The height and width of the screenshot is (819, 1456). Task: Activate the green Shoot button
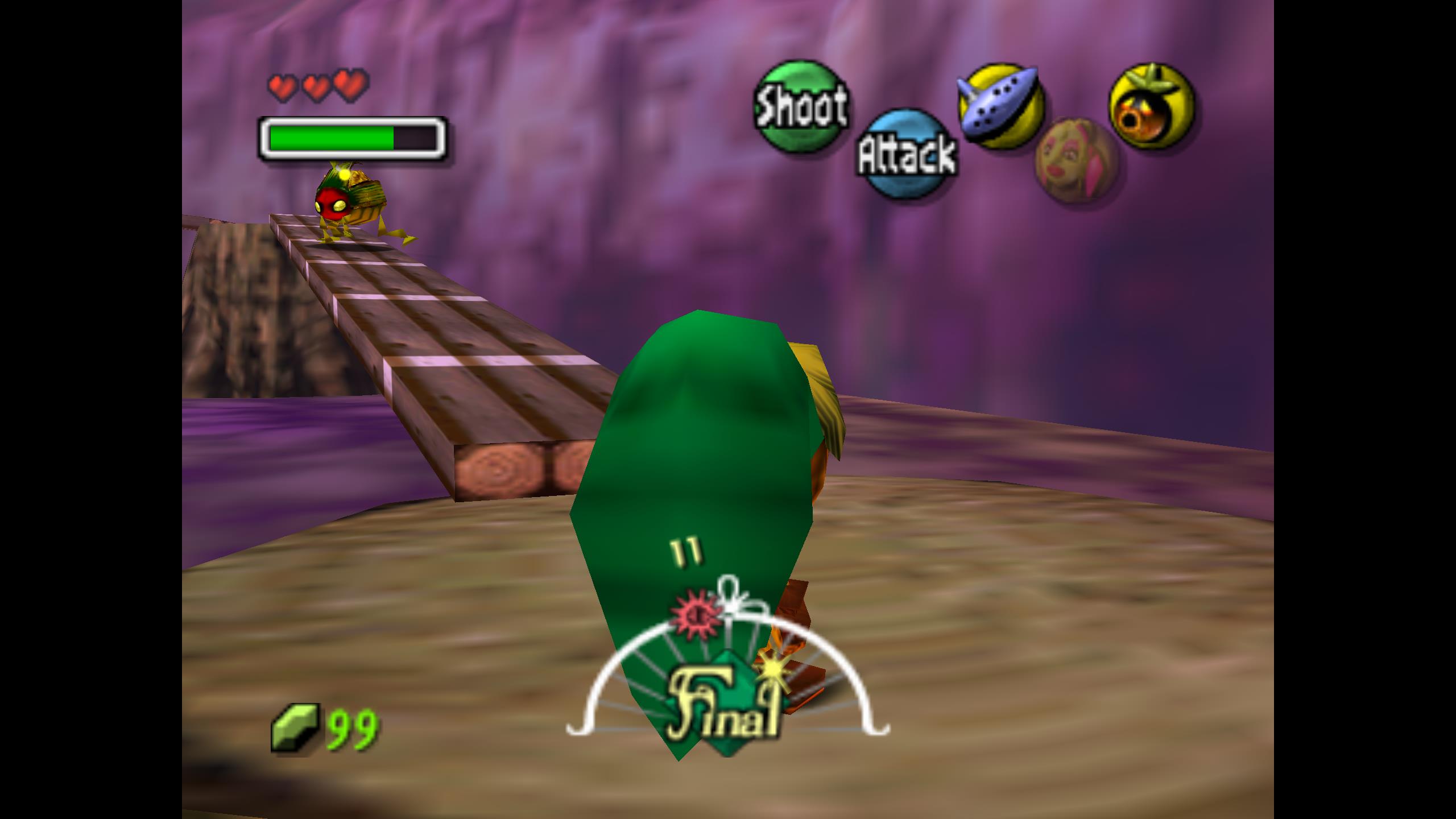pyautogui.click(x=800, y=106)
